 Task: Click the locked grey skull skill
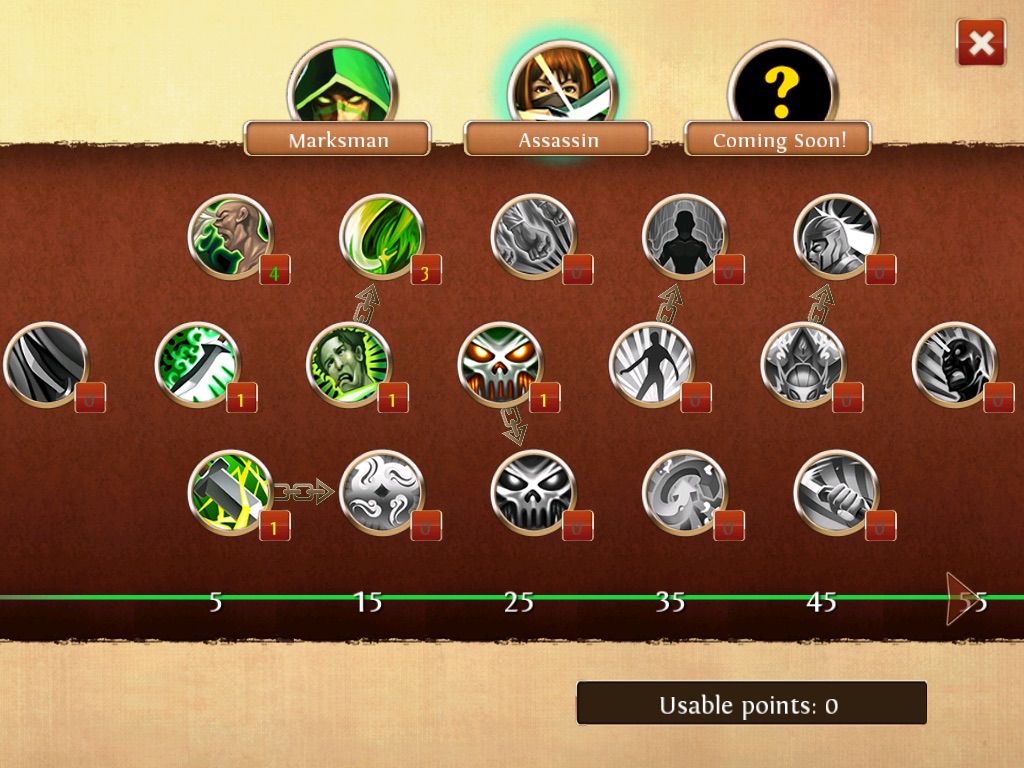[534, 492]
